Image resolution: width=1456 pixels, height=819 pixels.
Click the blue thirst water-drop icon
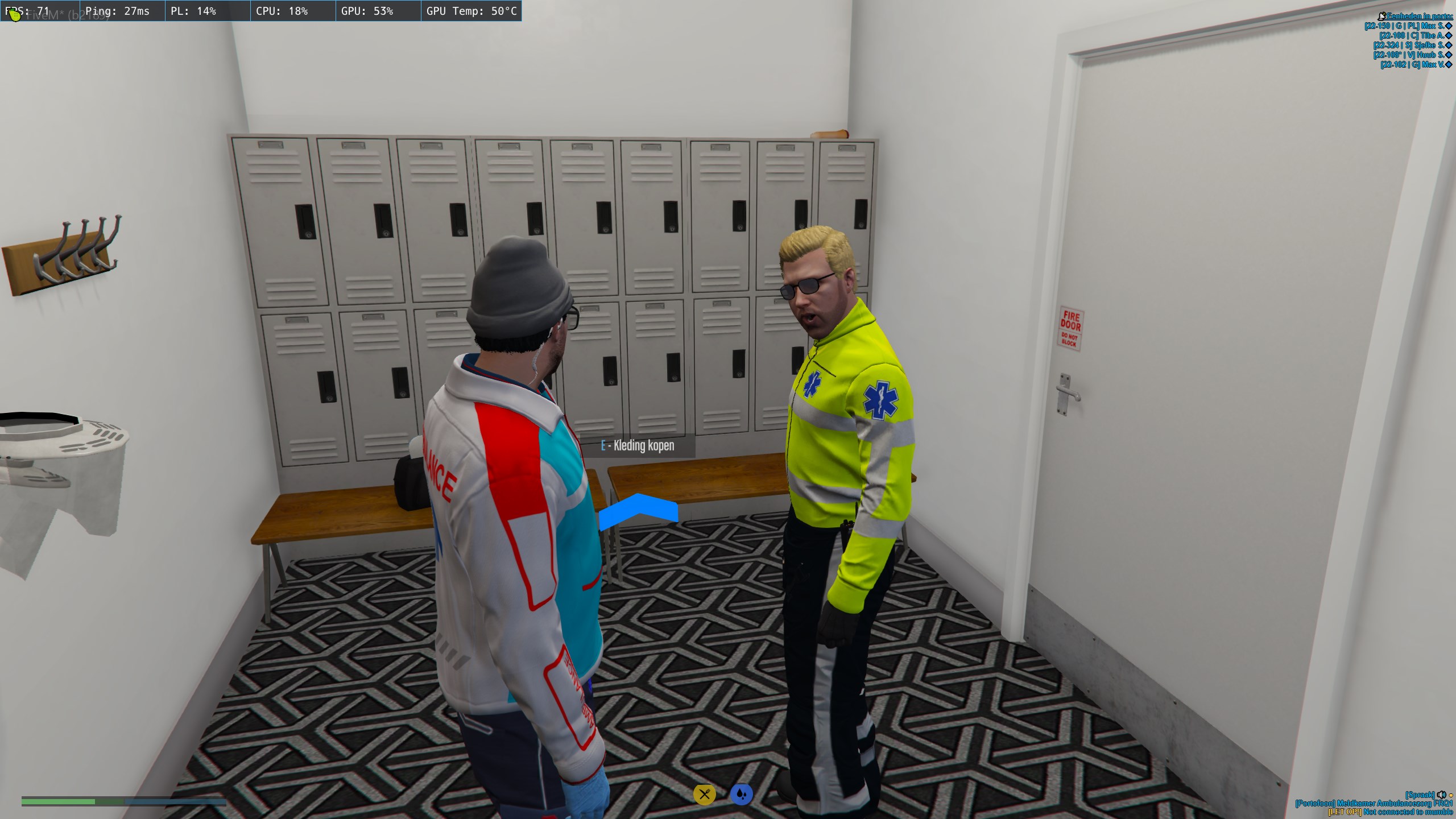[741, 794]
